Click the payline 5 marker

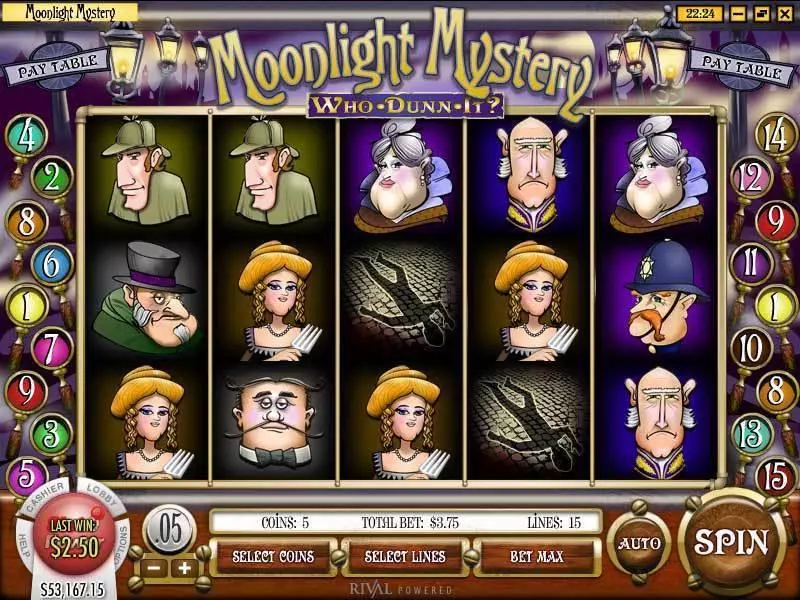point(26,476)
